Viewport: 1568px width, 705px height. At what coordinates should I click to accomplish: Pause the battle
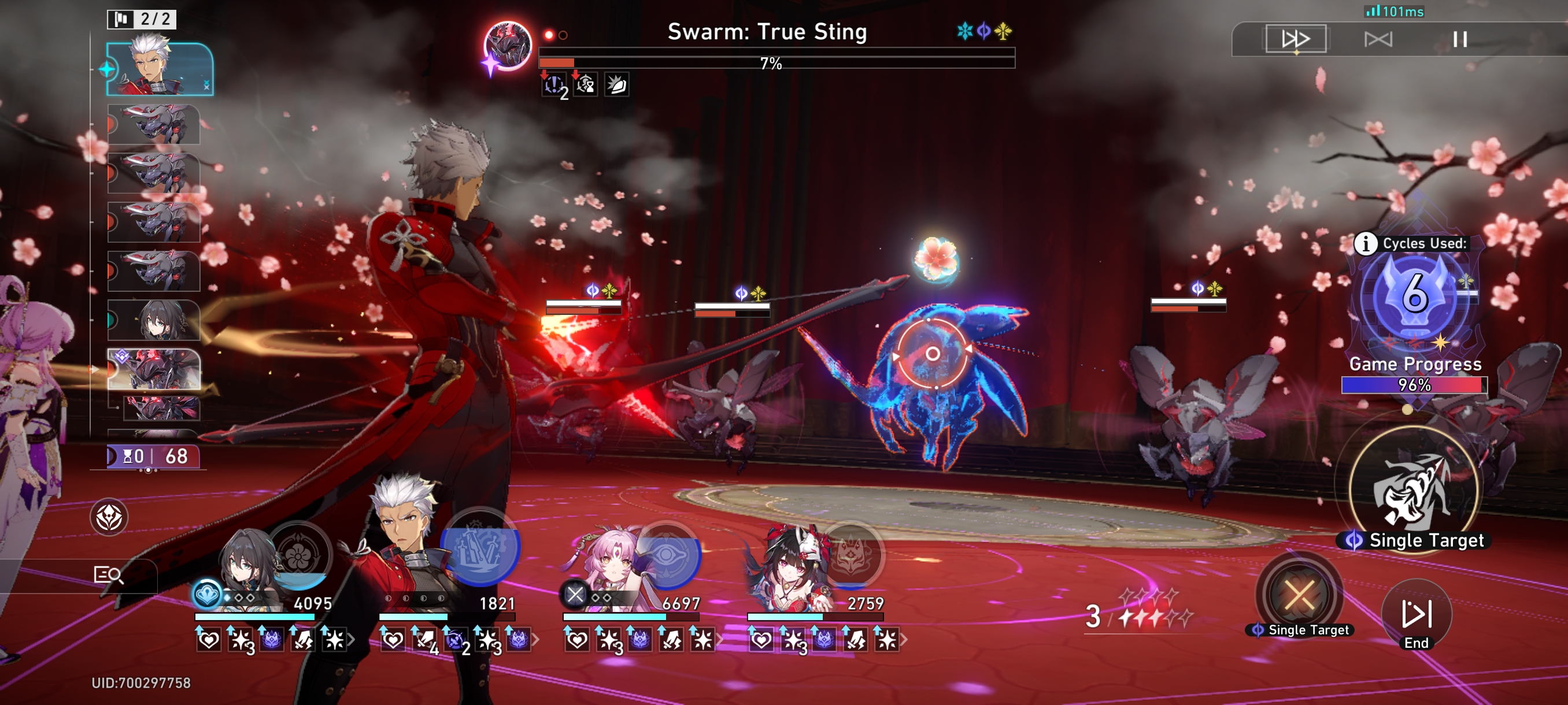(1459, 39)
